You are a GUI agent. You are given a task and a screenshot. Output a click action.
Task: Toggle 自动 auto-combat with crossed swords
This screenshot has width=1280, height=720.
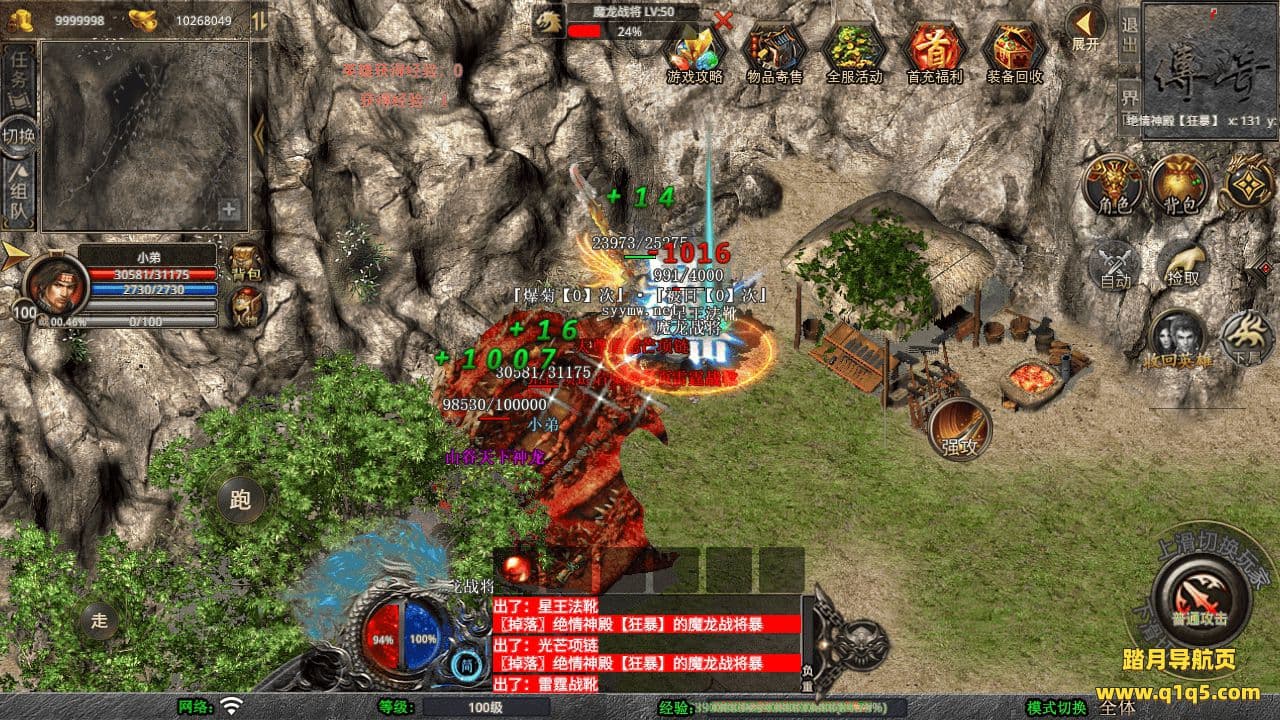tap(1115, 265)
